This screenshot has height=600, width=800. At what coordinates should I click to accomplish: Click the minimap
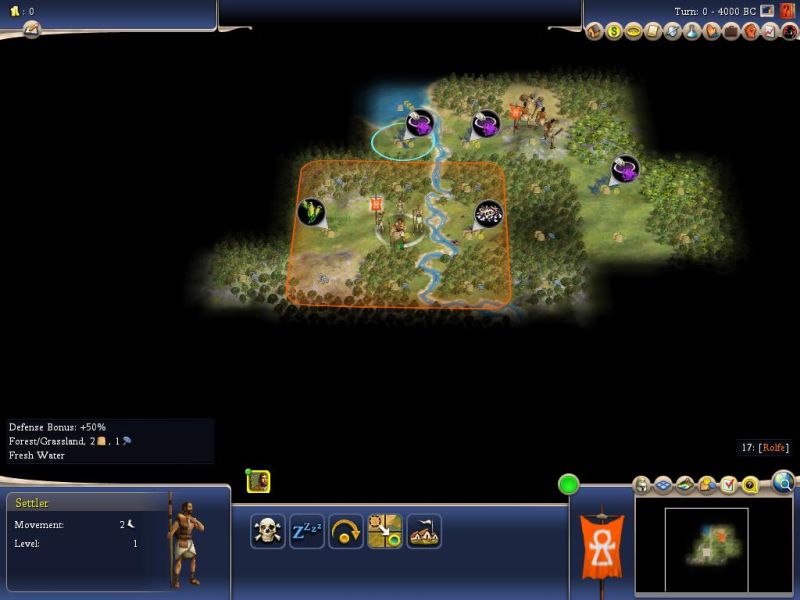(713, 545)
